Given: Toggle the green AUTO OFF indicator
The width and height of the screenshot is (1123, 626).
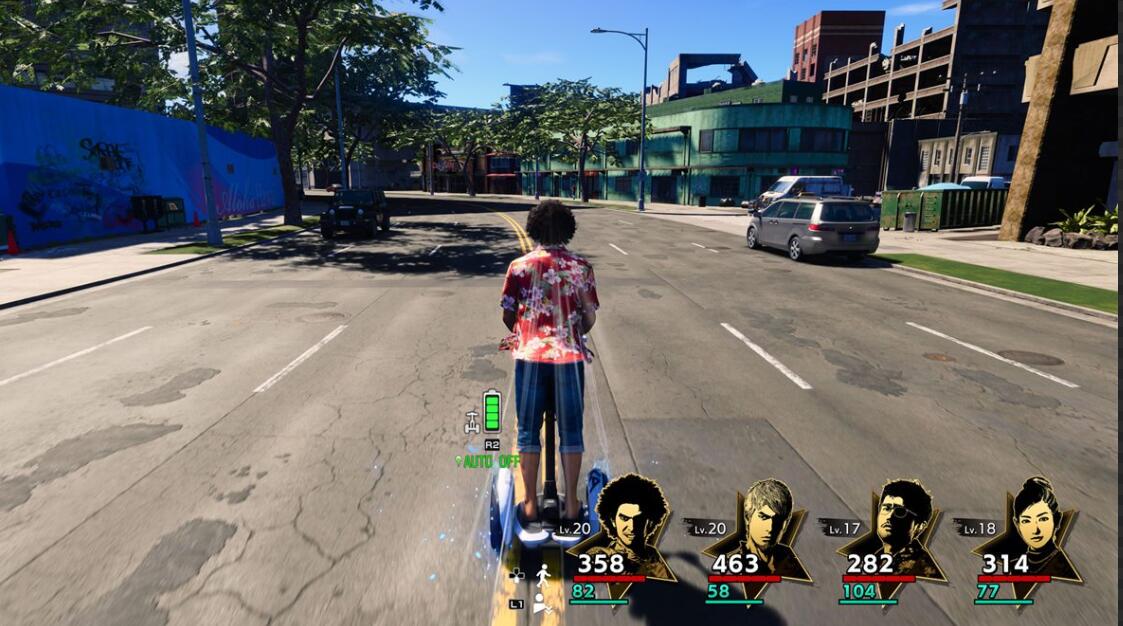Looking at the screenshot, I should pos(489,461).
